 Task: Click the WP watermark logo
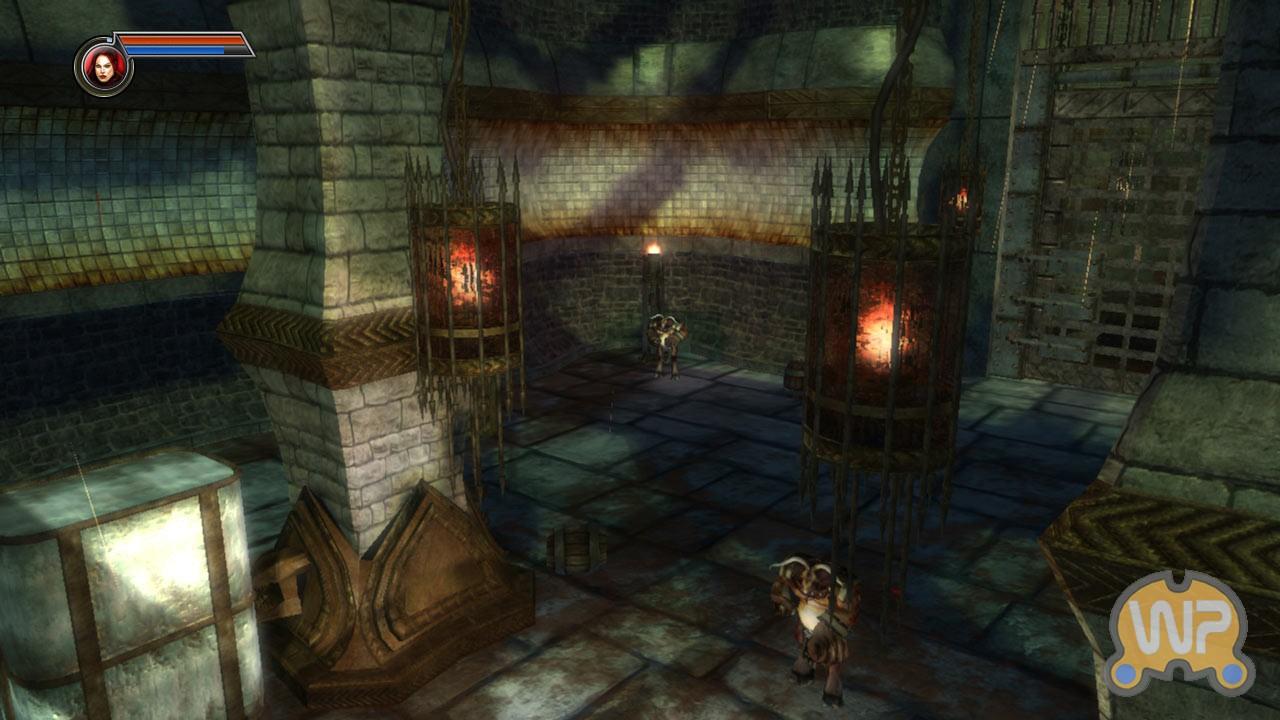coord(1178,633)
